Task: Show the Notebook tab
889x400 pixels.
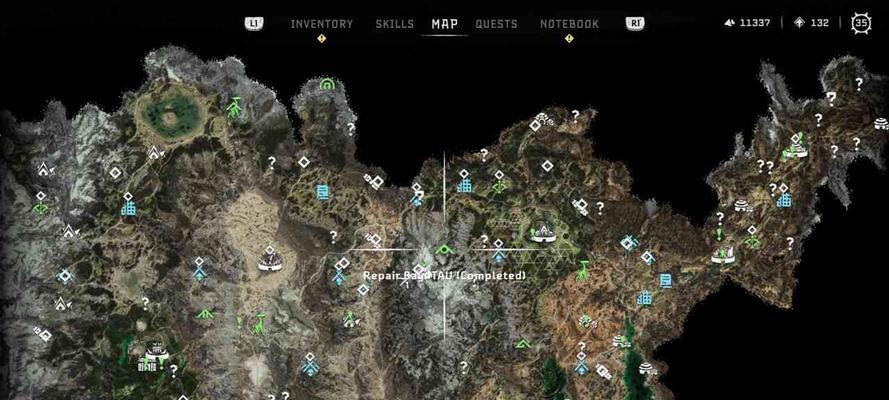Action: click(569, 24)
